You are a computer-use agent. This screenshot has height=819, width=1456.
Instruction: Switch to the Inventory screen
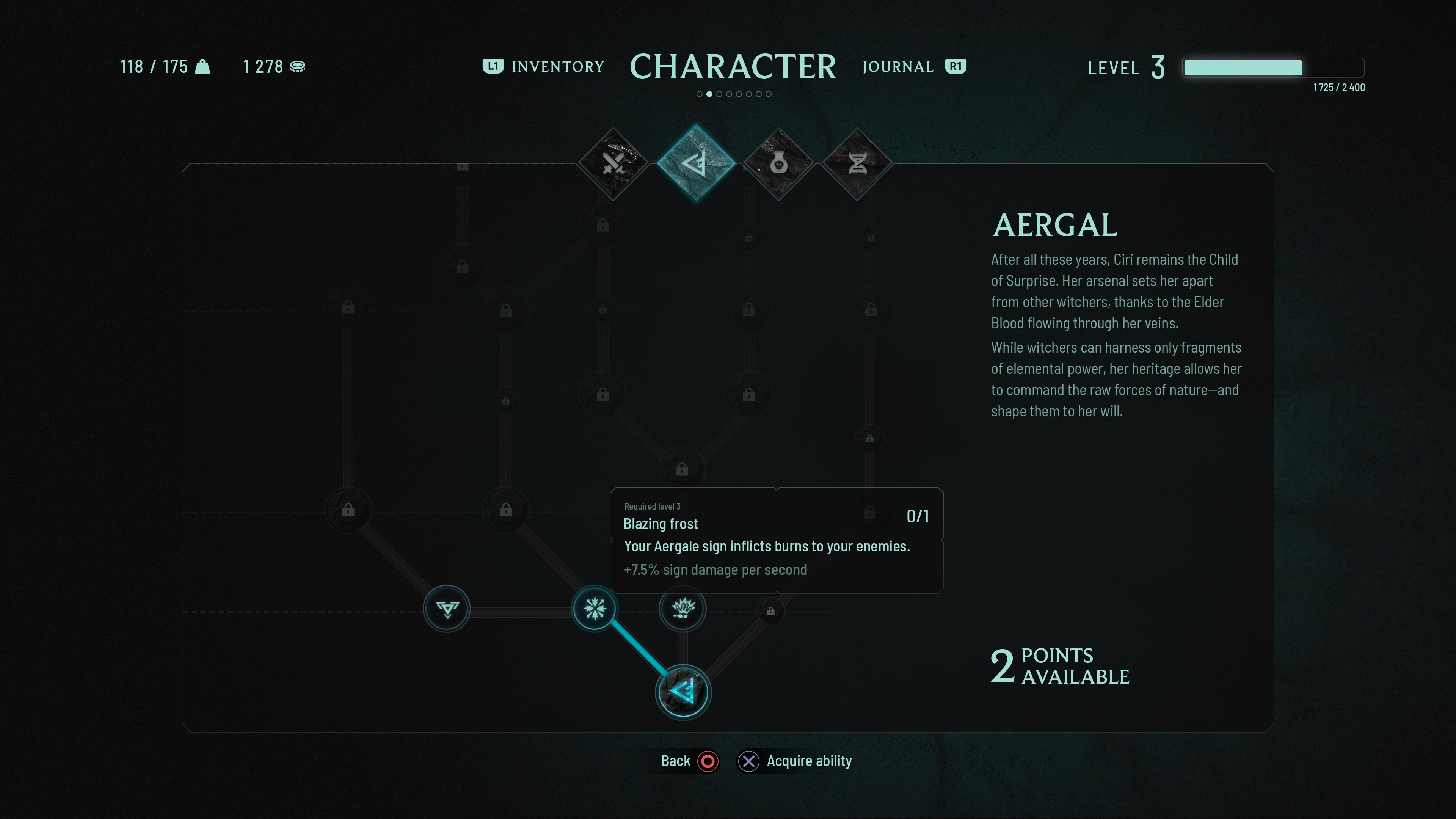point(544,67)
